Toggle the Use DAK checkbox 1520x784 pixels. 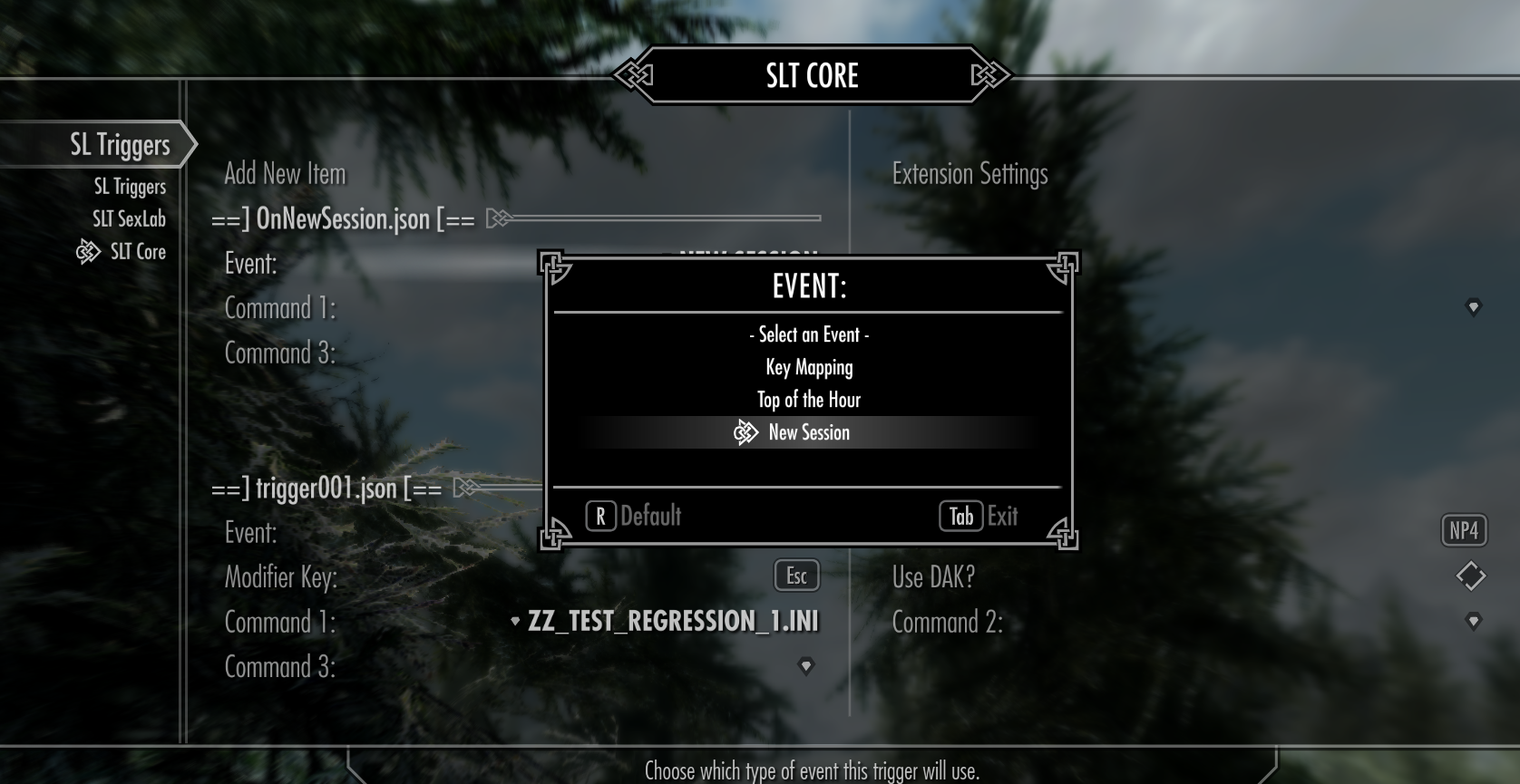tap(1470, 576)
